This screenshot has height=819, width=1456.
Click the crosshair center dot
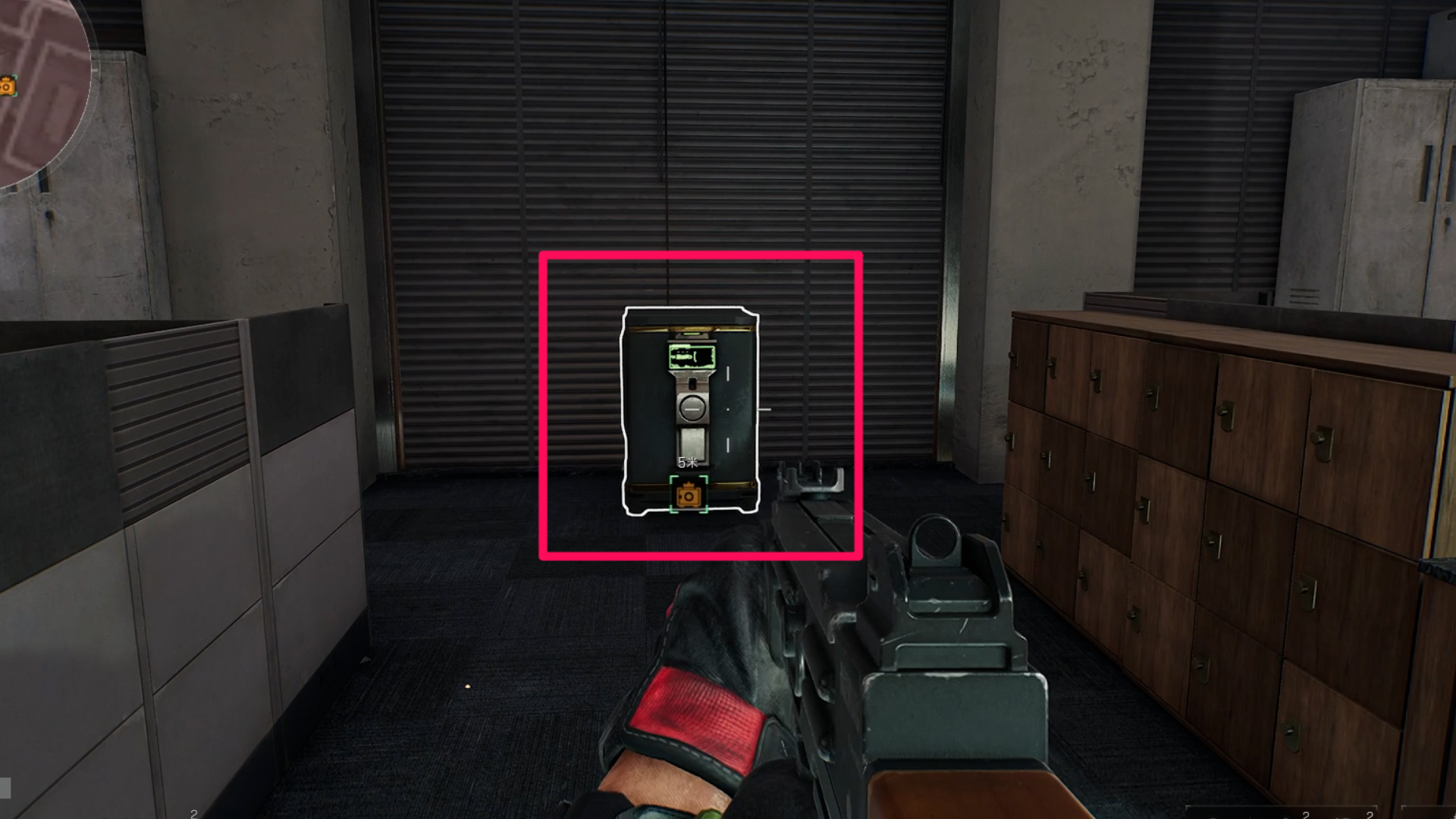click(728, 409)
